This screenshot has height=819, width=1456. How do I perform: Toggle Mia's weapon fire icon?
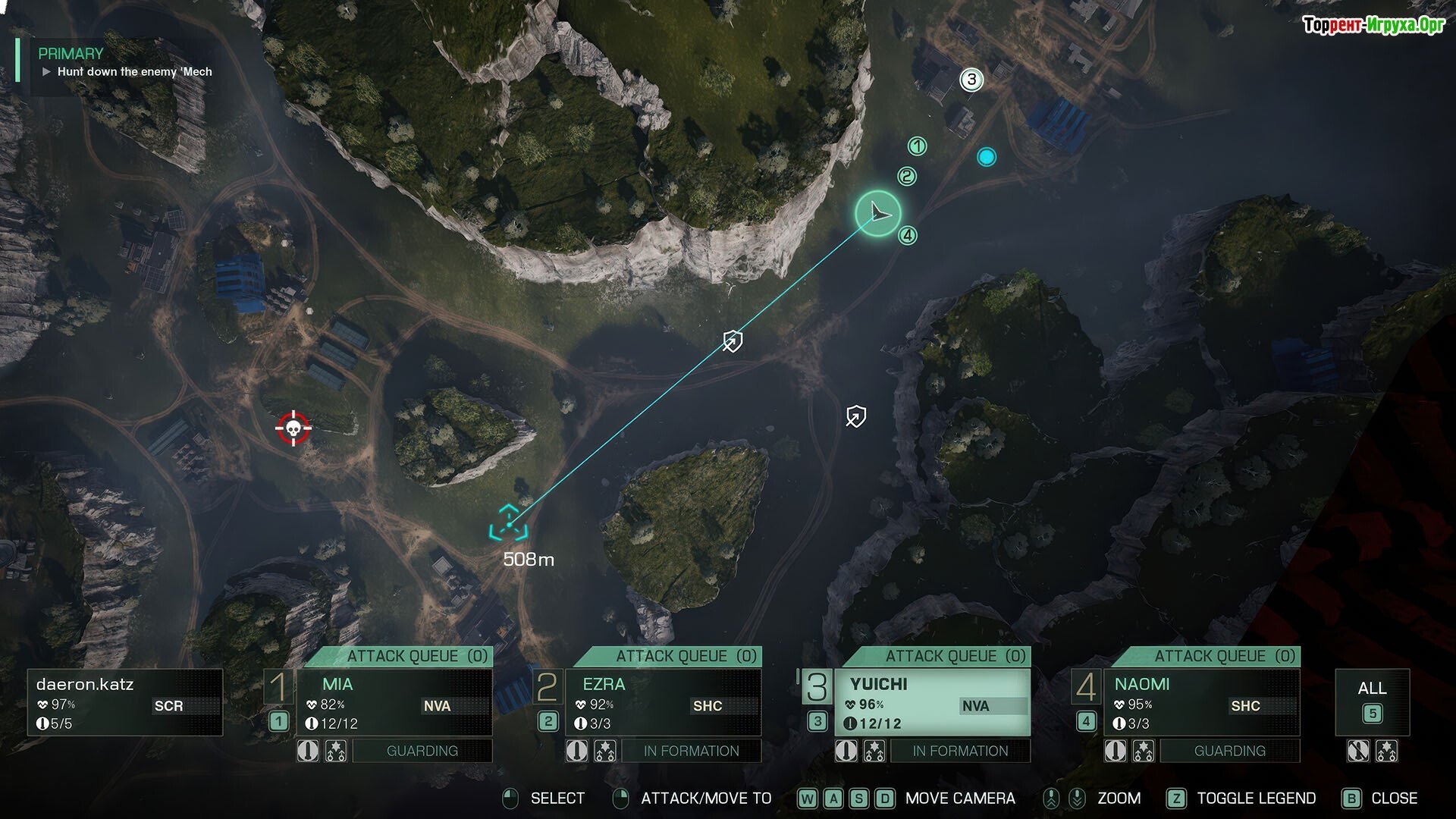pyautogui.click(x=308, y=751)
